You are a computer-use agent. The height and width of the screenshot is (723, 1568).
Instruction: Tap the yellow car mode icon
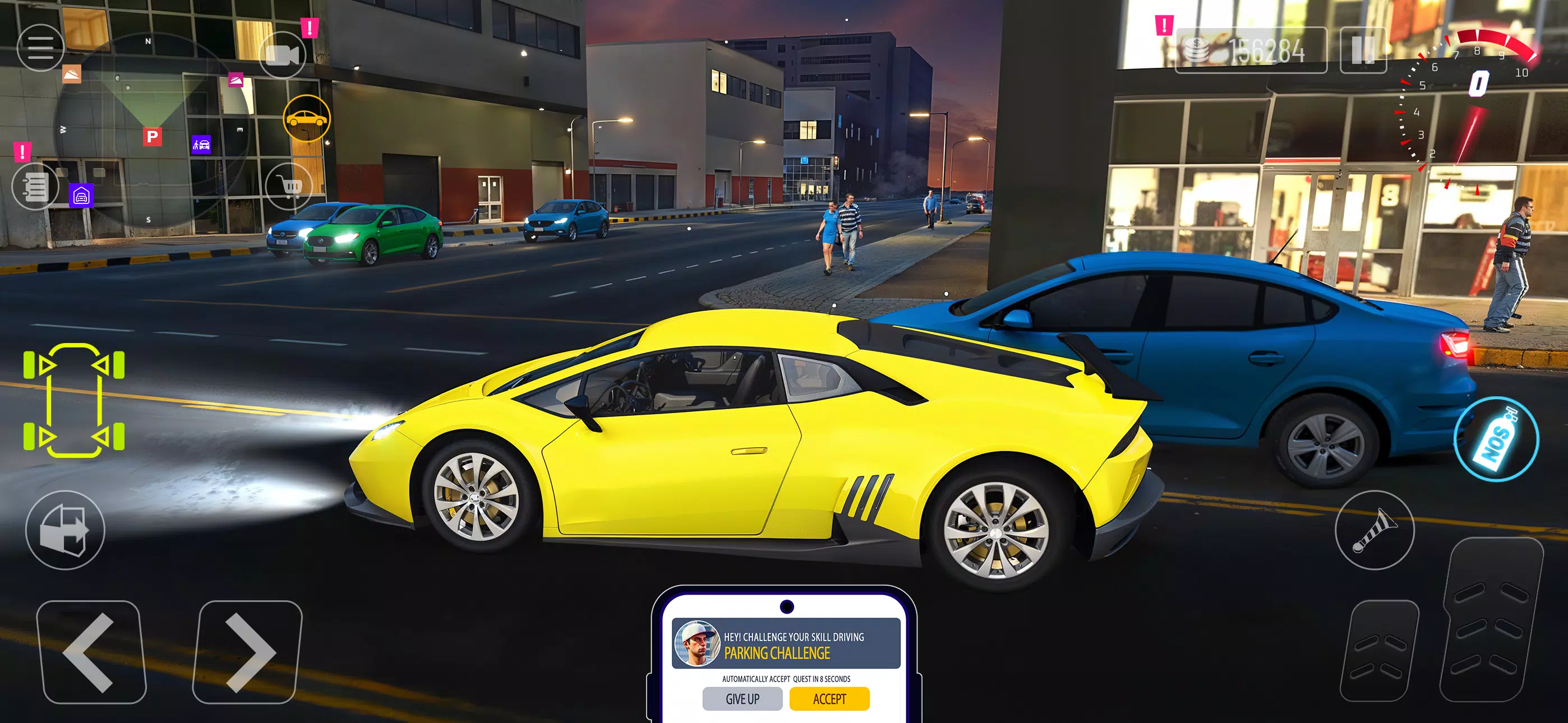(307, 119)
